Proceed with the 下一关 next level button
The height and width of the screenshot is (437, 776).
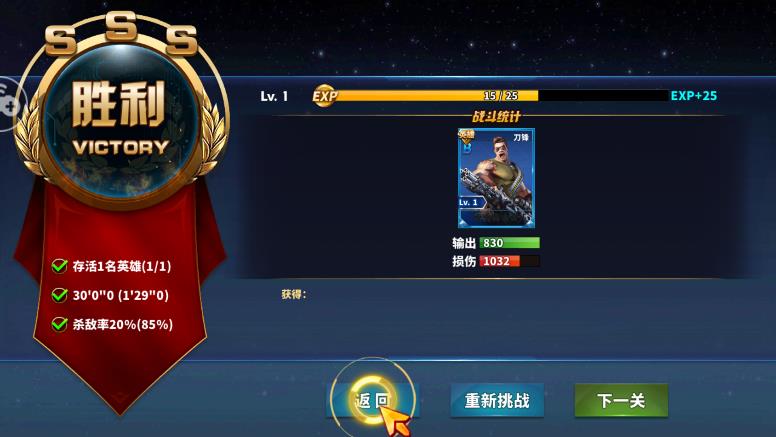click(620, 401)
